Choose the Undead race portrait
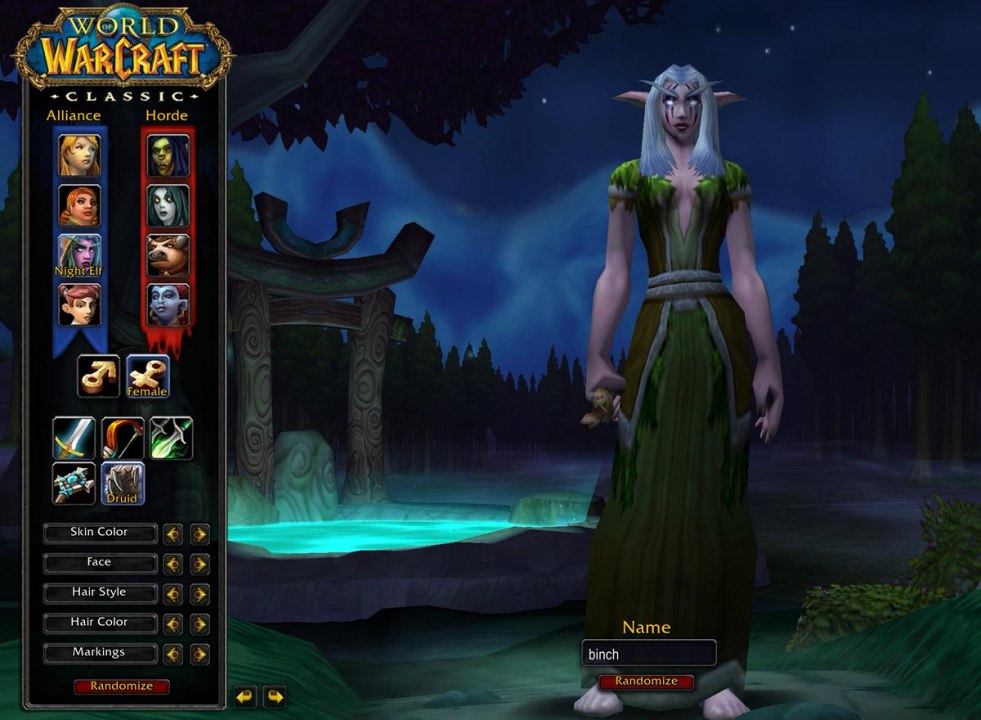981x720 pixels. point(167,205)
